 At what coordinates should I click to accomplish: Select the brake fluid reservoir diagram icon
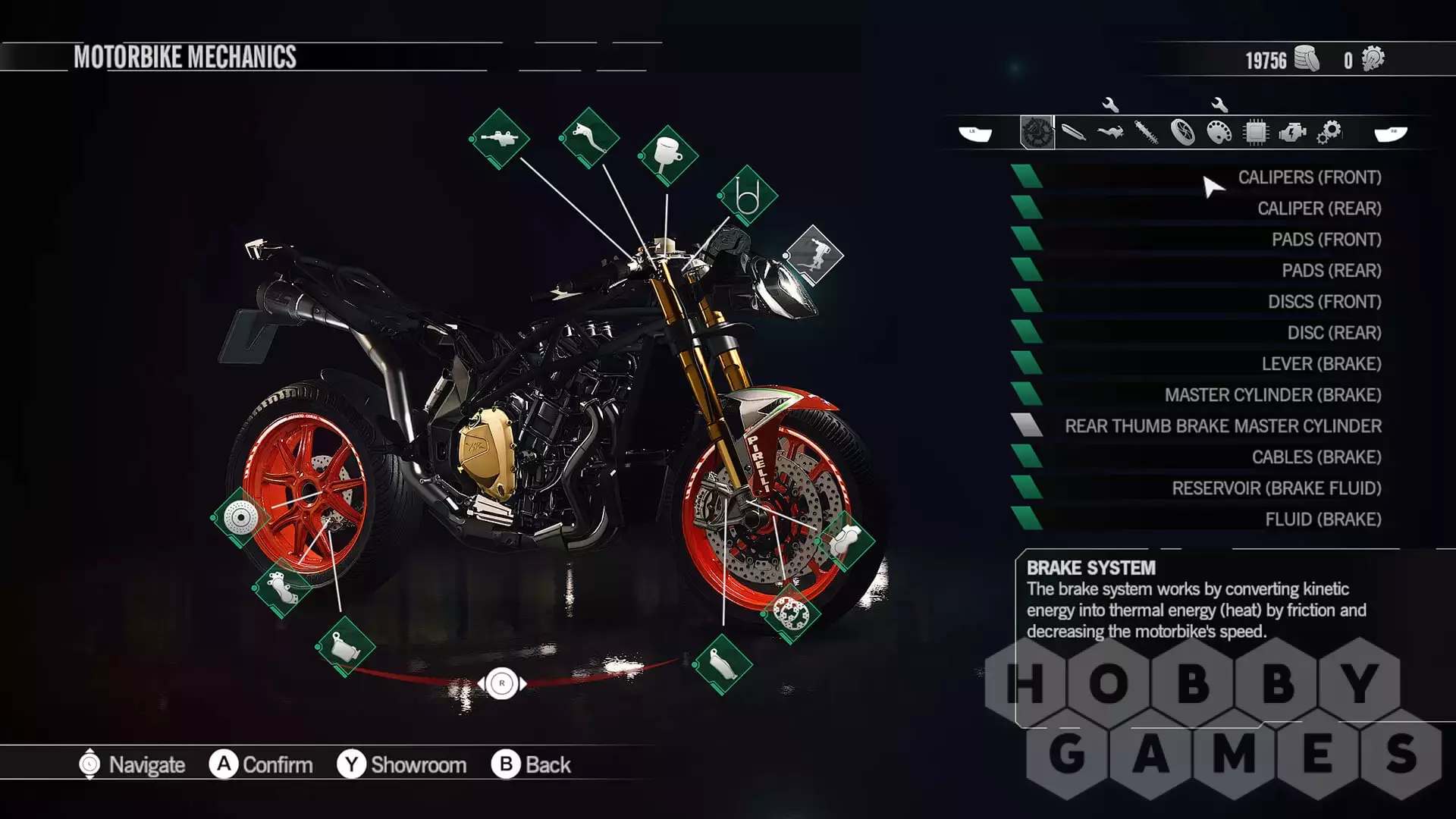tap(668, 155)
